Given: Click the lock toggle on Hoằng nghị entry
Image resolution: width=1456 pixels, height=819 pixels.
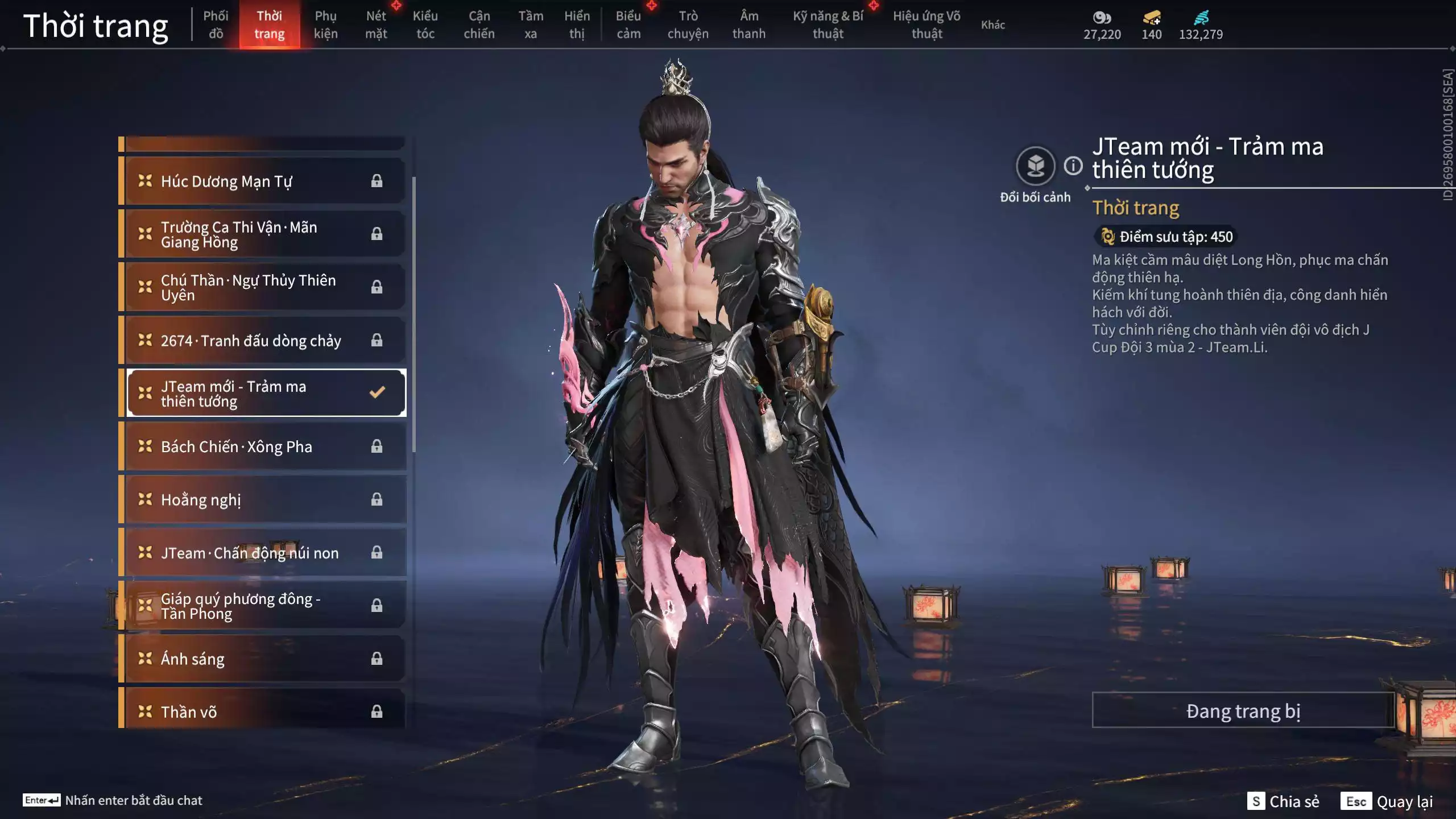Looking at the screenshot, I should (376, 499).
